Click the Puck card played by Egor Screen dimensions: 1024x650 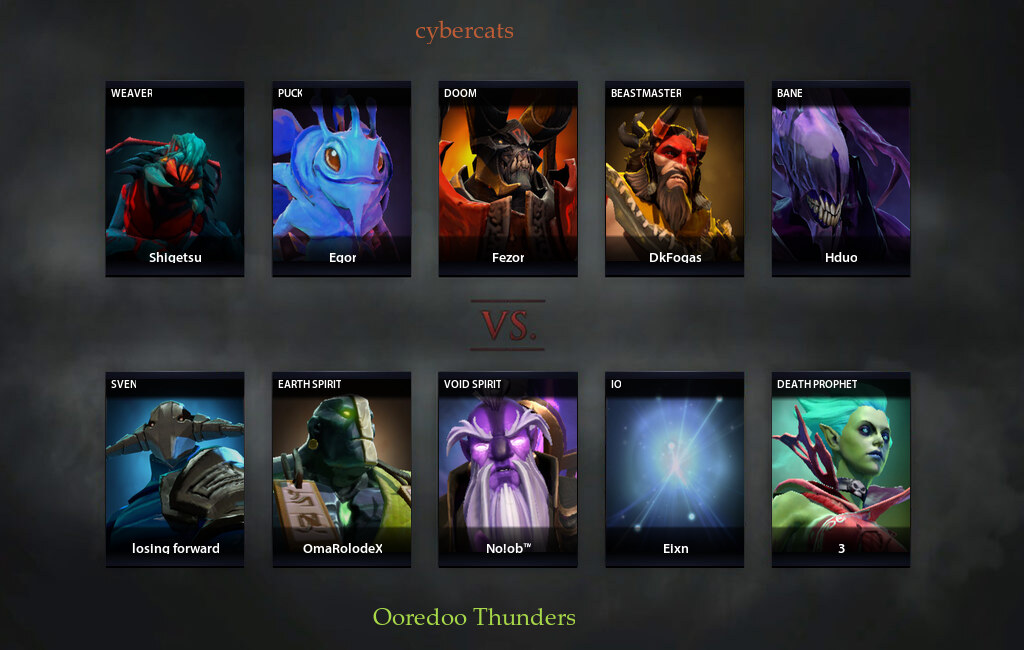click(x=342, y=178)
